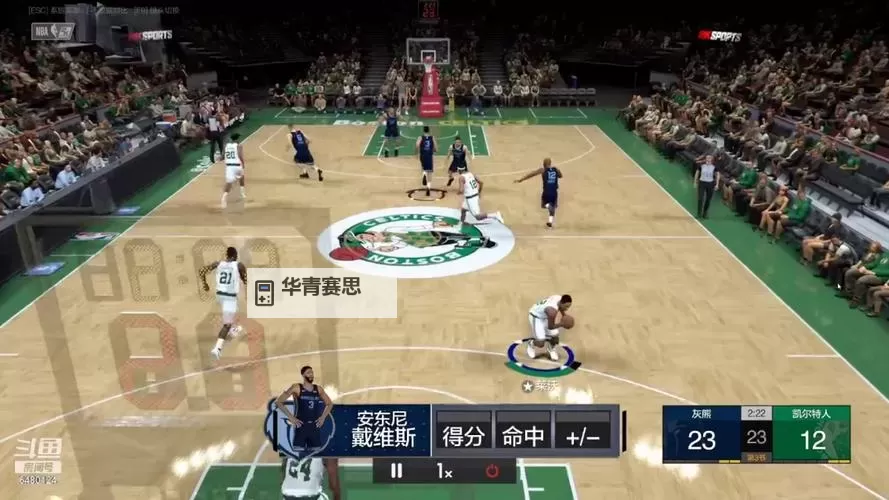
Task: Pause the game playback
Action: [x=397, y=471]
